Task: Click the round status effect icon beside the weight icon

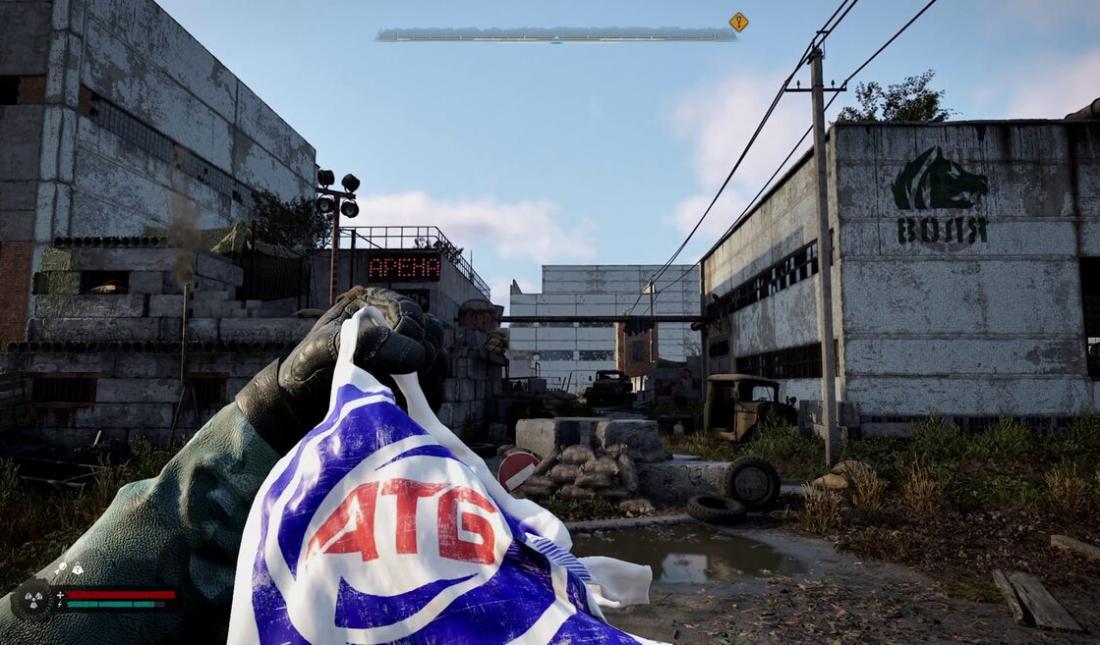Action: coord(63,569)
